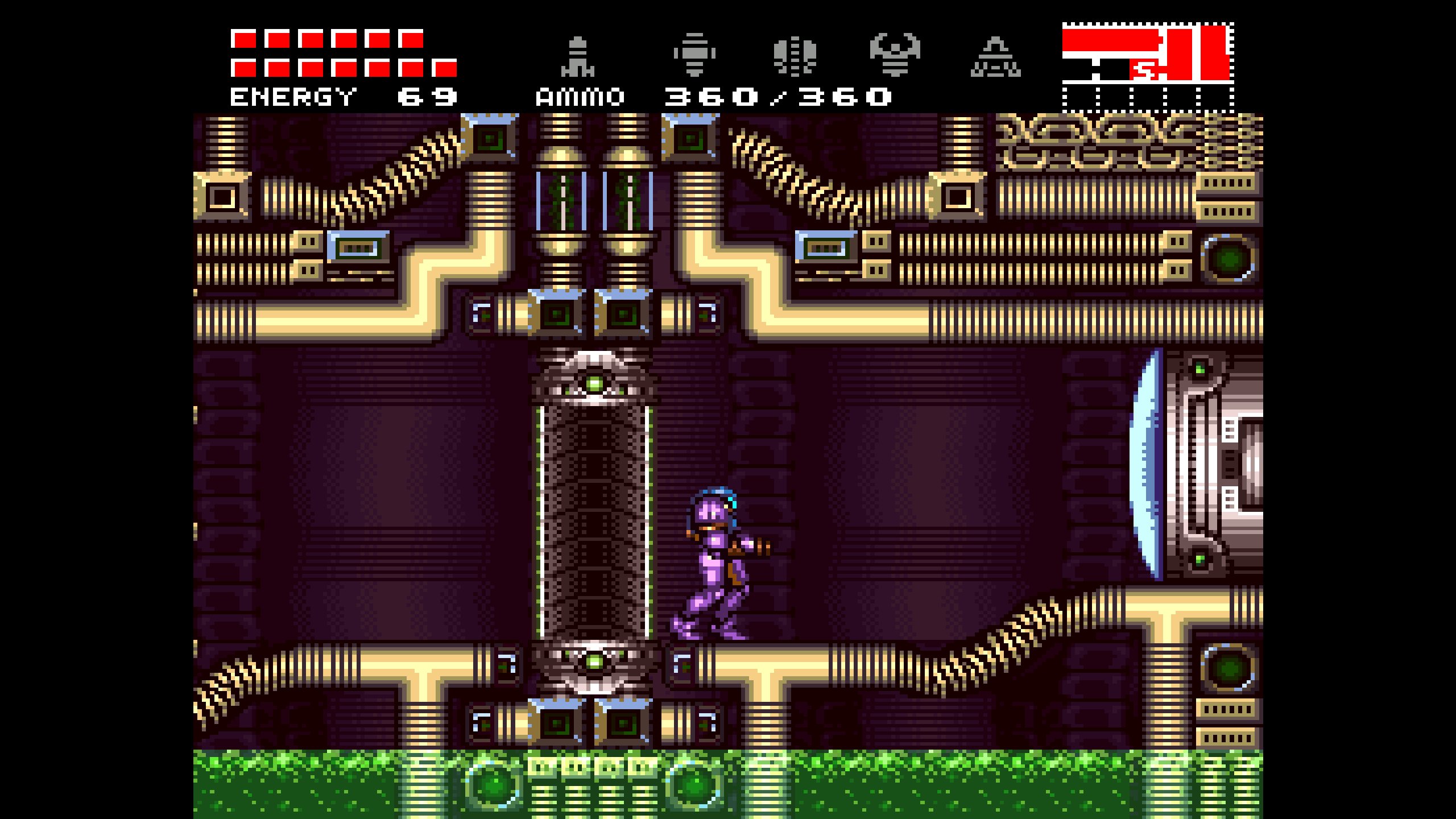Pick the X-ray scope icon
Screen dimensions: 1456x819
tap(995, 57)
